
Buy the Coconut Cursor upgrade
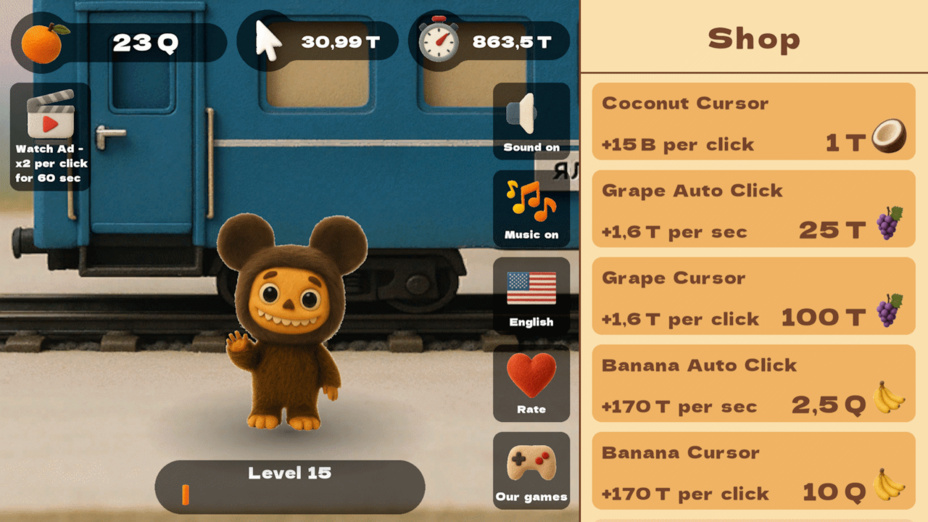pos(753,122)
